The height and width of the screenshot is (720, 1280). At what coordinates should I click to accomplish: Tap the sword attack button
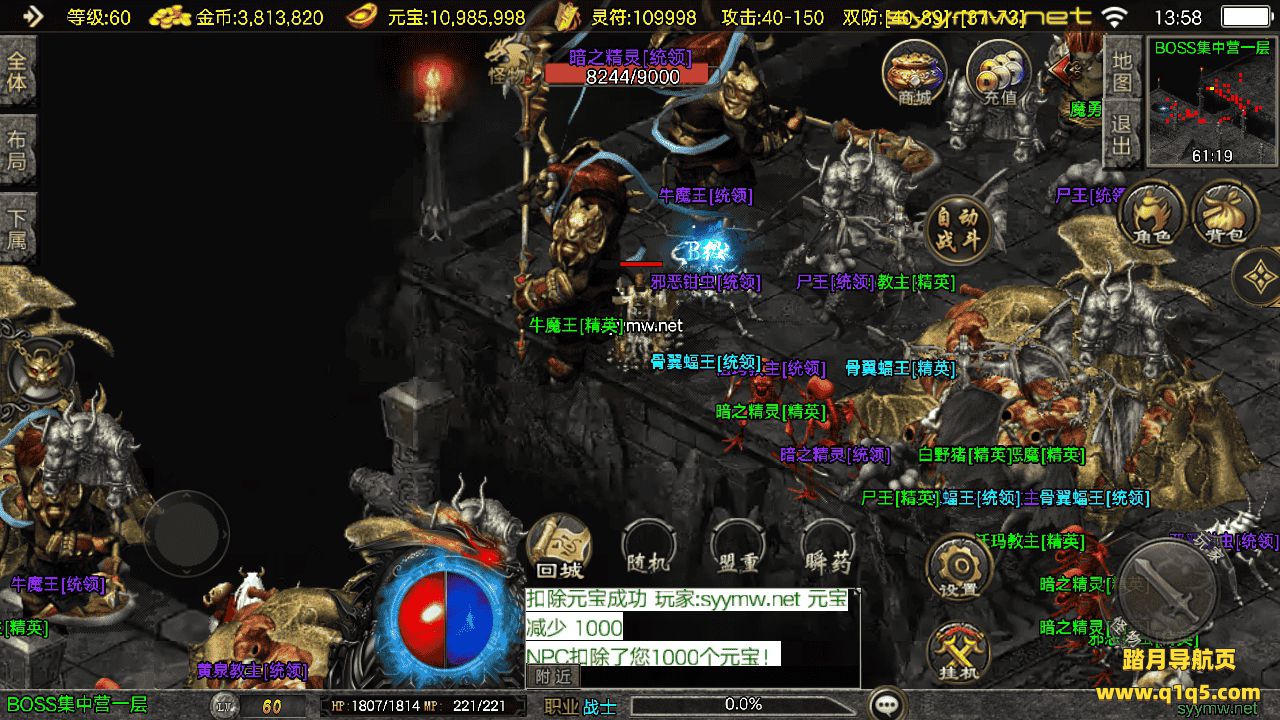tap(1166, 588)
